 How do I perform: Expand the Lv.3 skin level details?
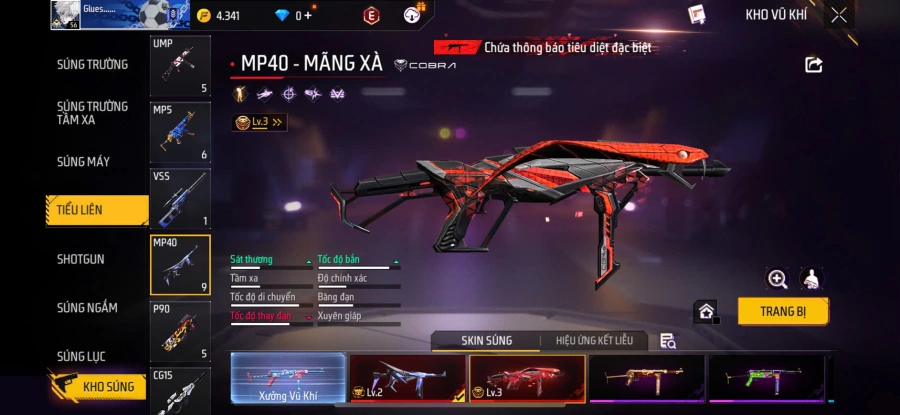pyautogui.click(x=259, y=122)
